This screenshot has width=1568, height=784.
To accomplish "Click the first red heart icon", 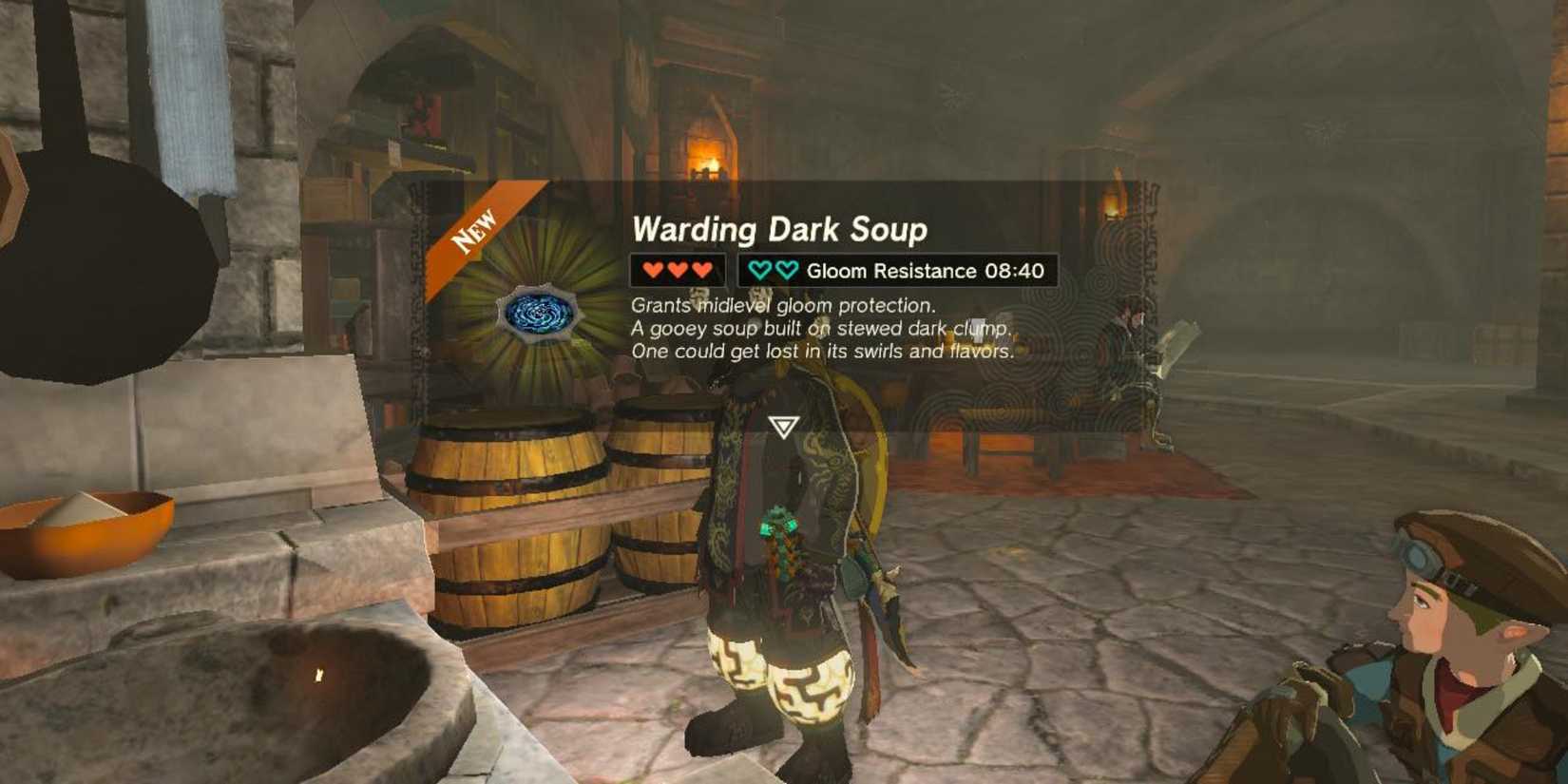I will [x=651, y=270].
